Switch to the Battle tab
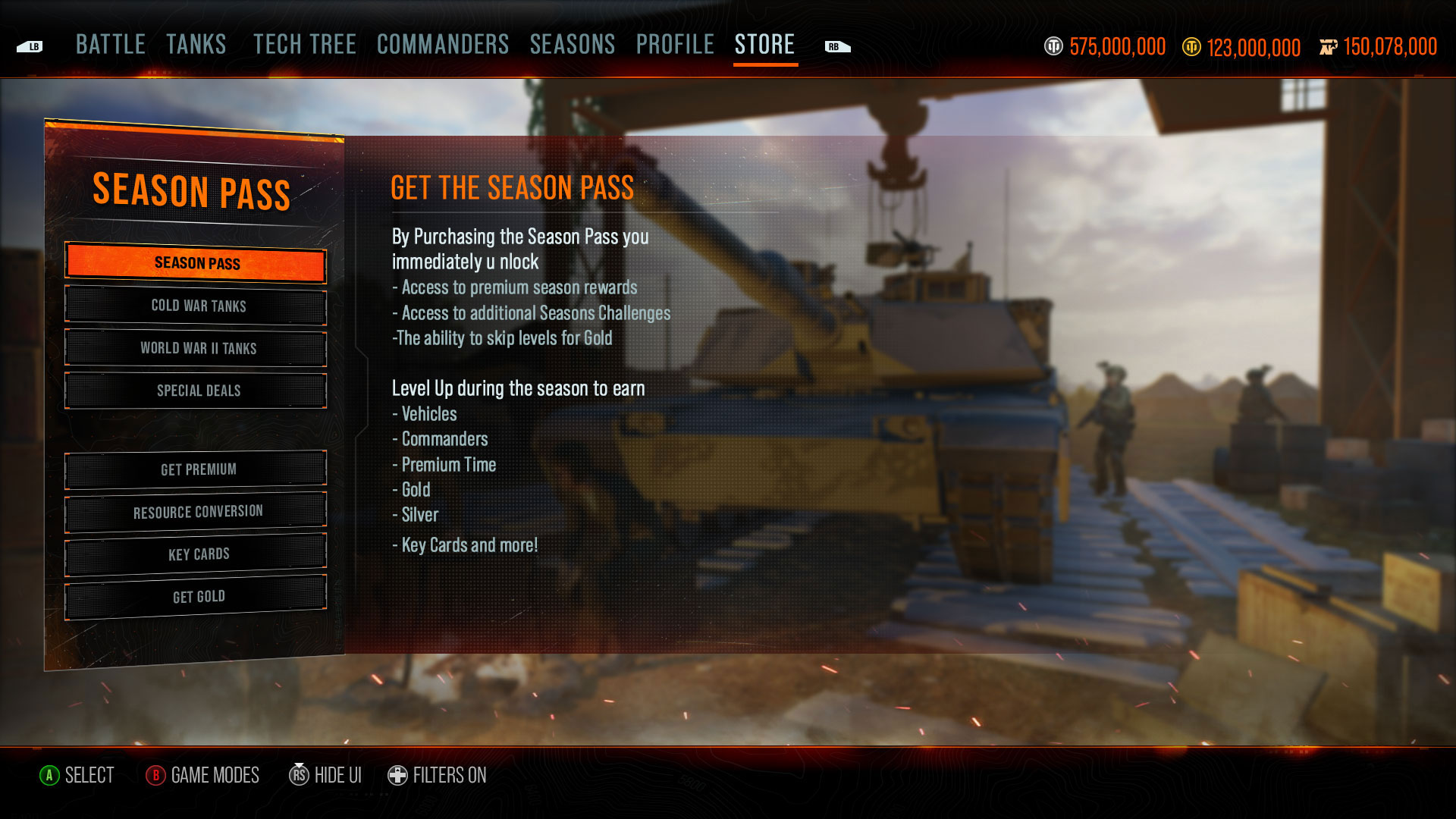The height and width of the screenshot is (819, 1456). (111, 45)
